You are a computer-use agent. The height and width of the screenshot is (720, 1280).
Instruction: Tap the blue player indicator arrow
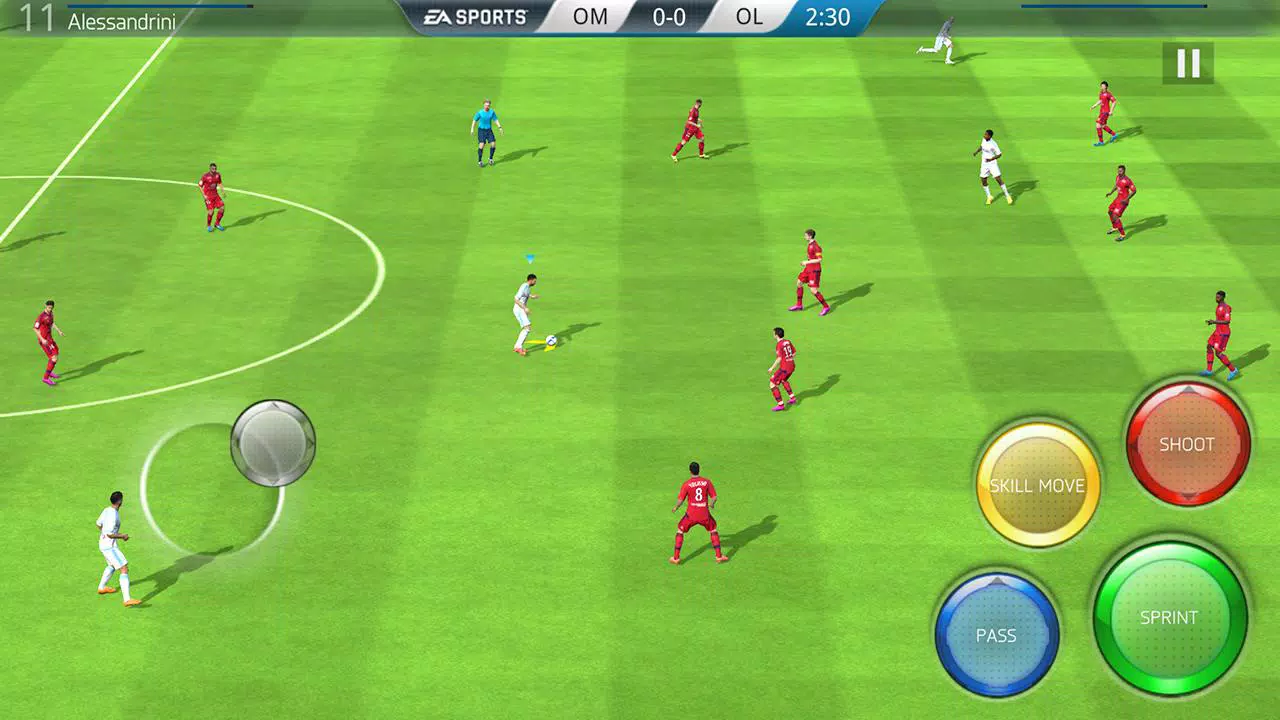coord(528,260)
